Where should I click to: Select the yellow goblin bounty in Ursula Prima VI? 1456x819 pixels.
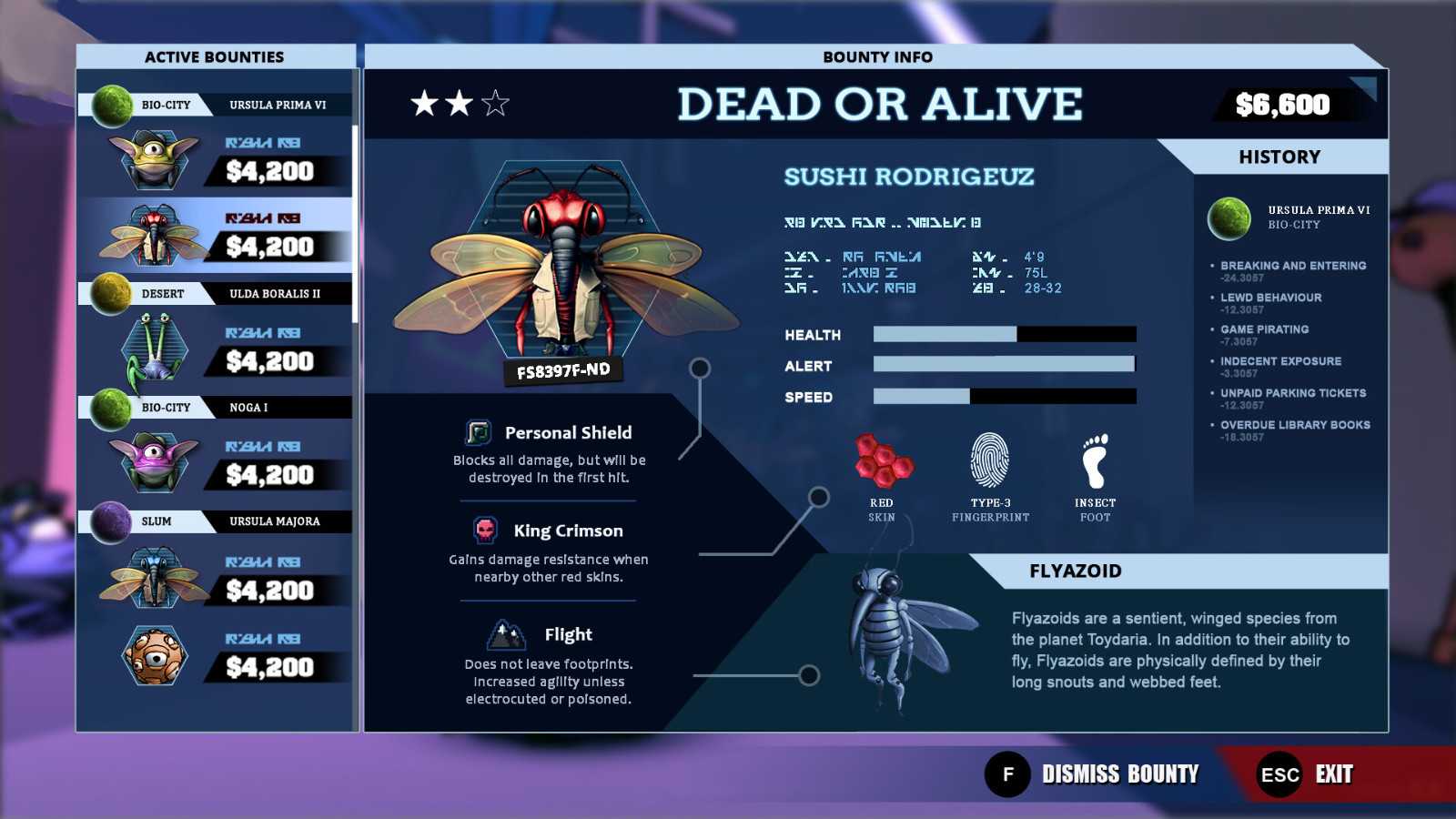(x=217, y=159)
